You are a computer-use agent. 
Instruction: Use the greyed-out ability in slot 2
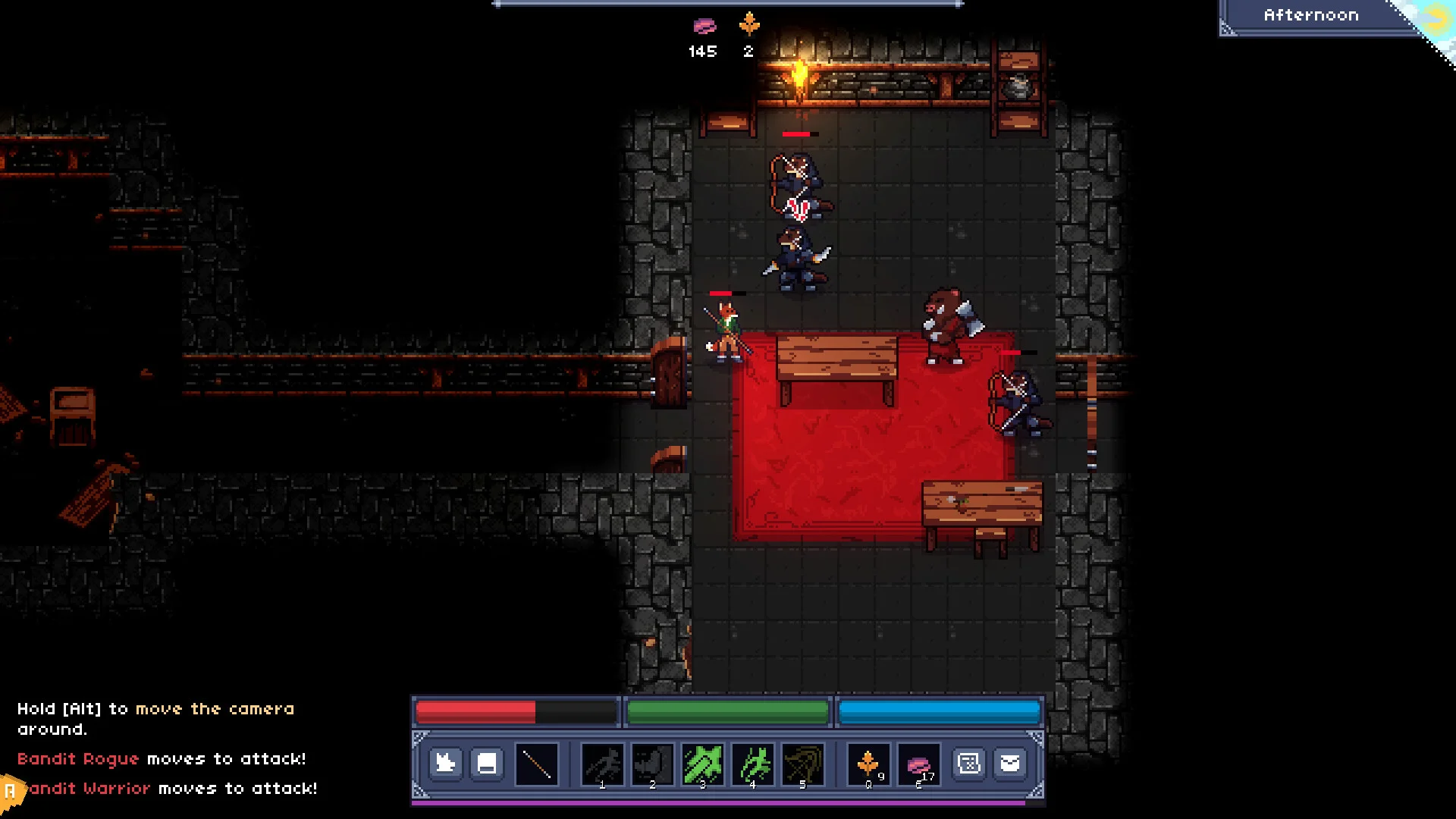[x=652, y=764]
